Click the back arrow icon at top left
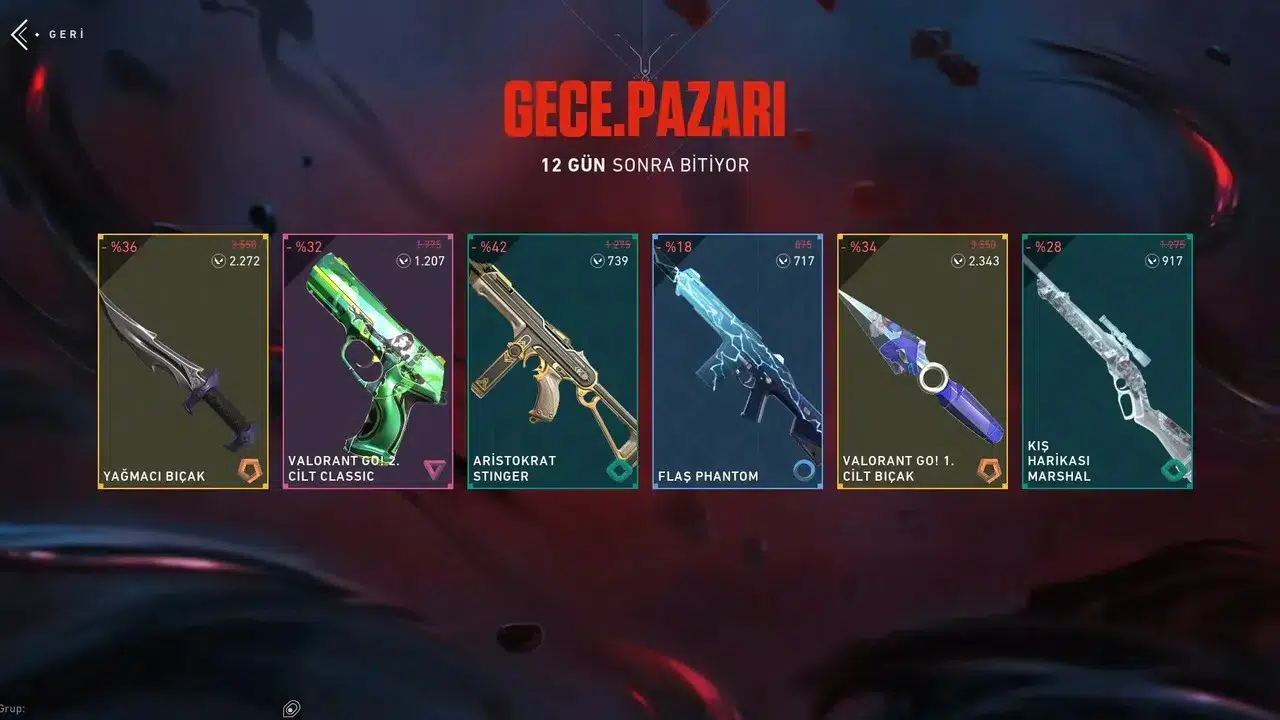The width and height of the screenshot is (1280, 720). pos(20,33)
